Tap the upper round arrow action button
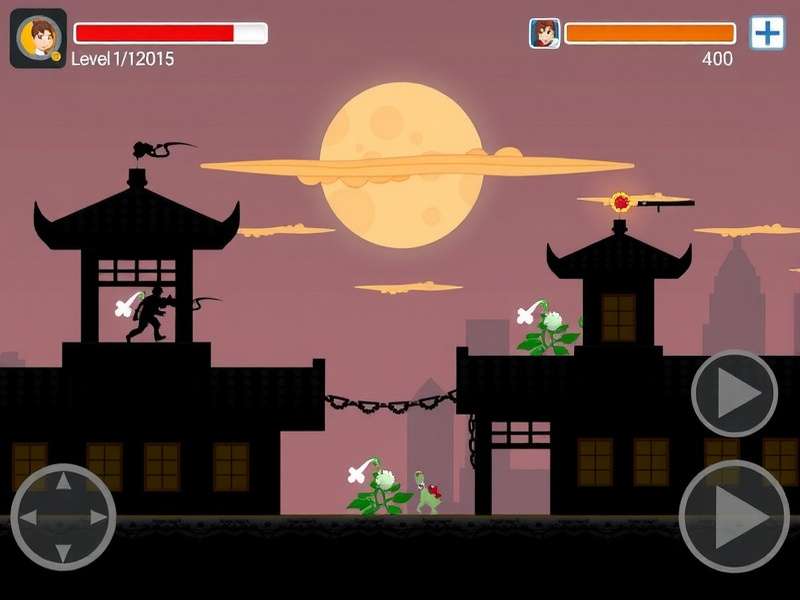800x600 pixels. (735, 393)
